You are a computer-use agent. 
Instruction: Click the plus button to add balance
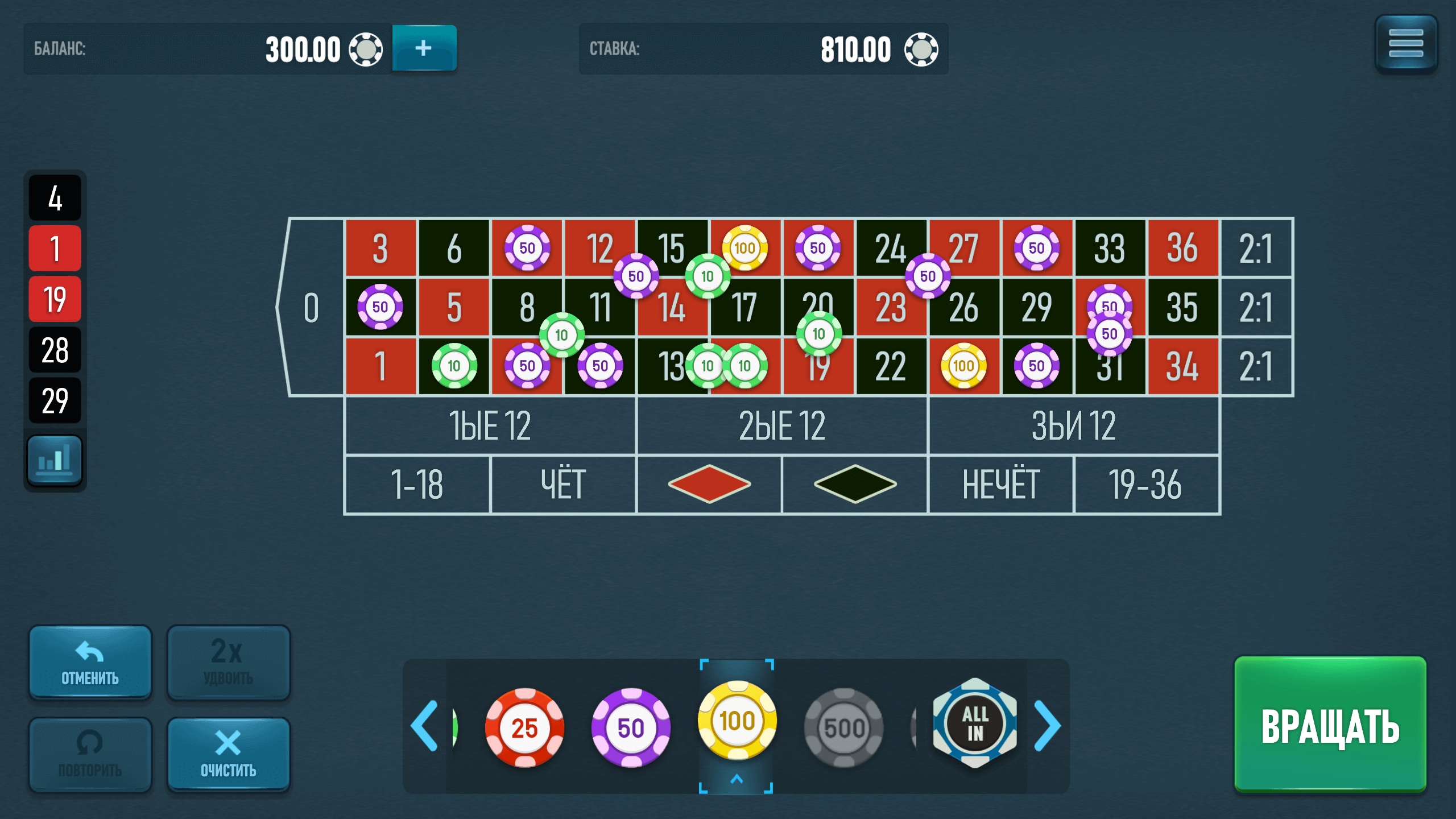[424, 49]
